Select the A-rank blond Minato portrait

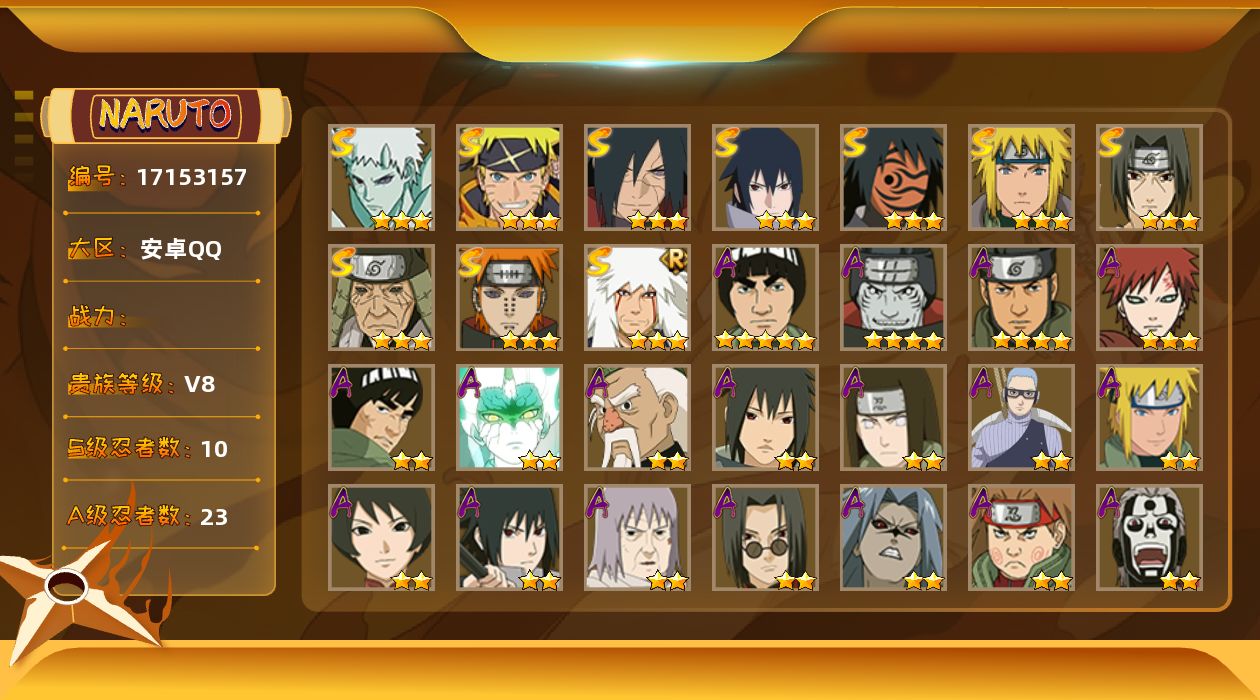point(1149,417)
